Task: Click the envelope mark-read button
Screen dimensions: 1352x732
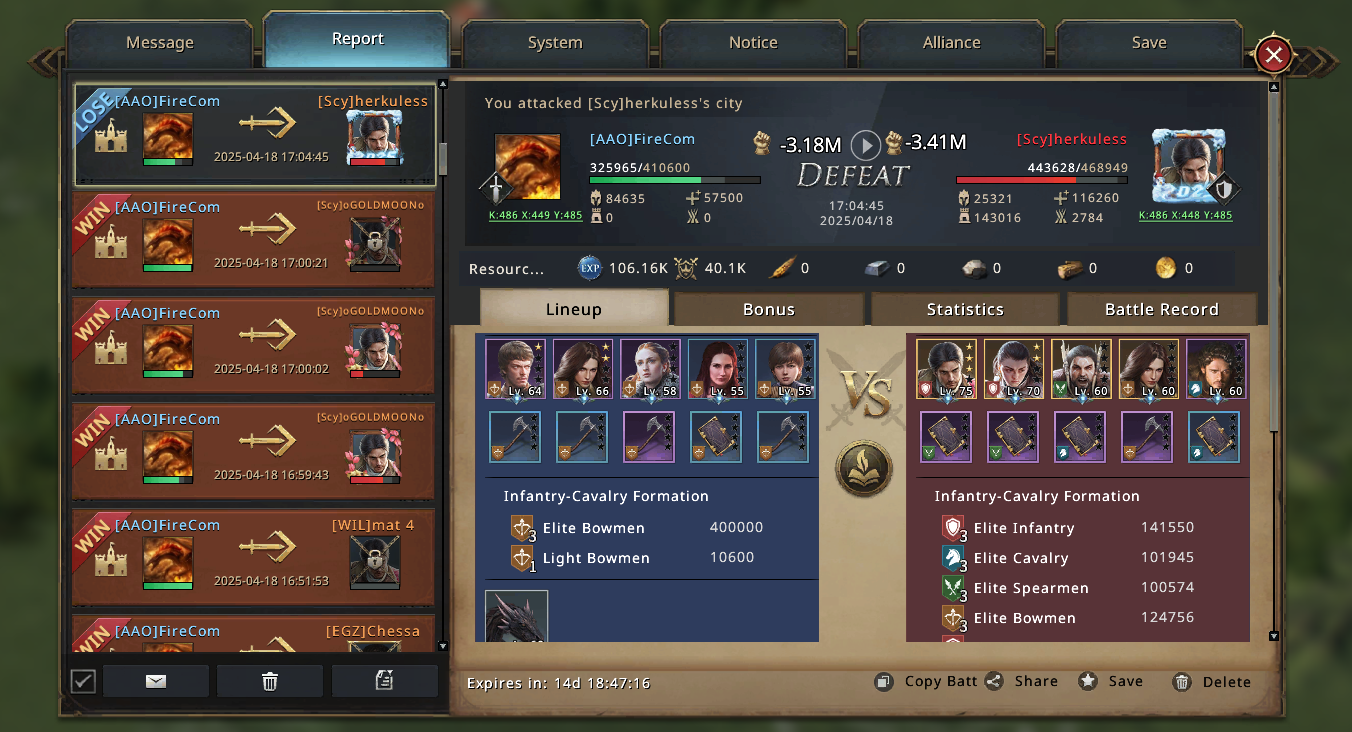Action: pos(156,681)
